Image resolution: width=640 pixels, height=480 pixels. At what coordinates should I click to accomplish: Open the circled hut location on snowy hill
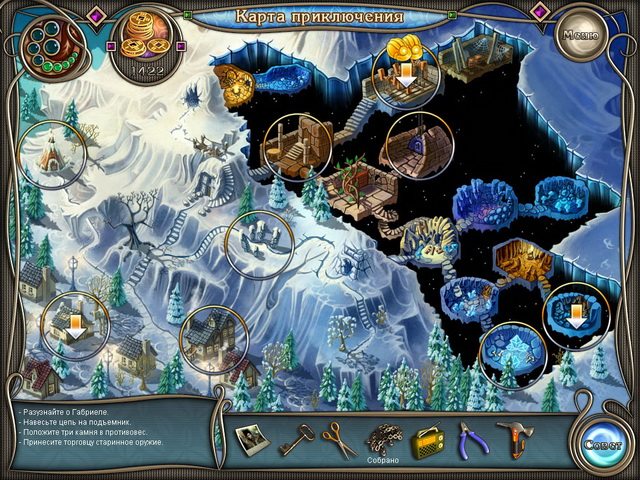coord(52,153)
